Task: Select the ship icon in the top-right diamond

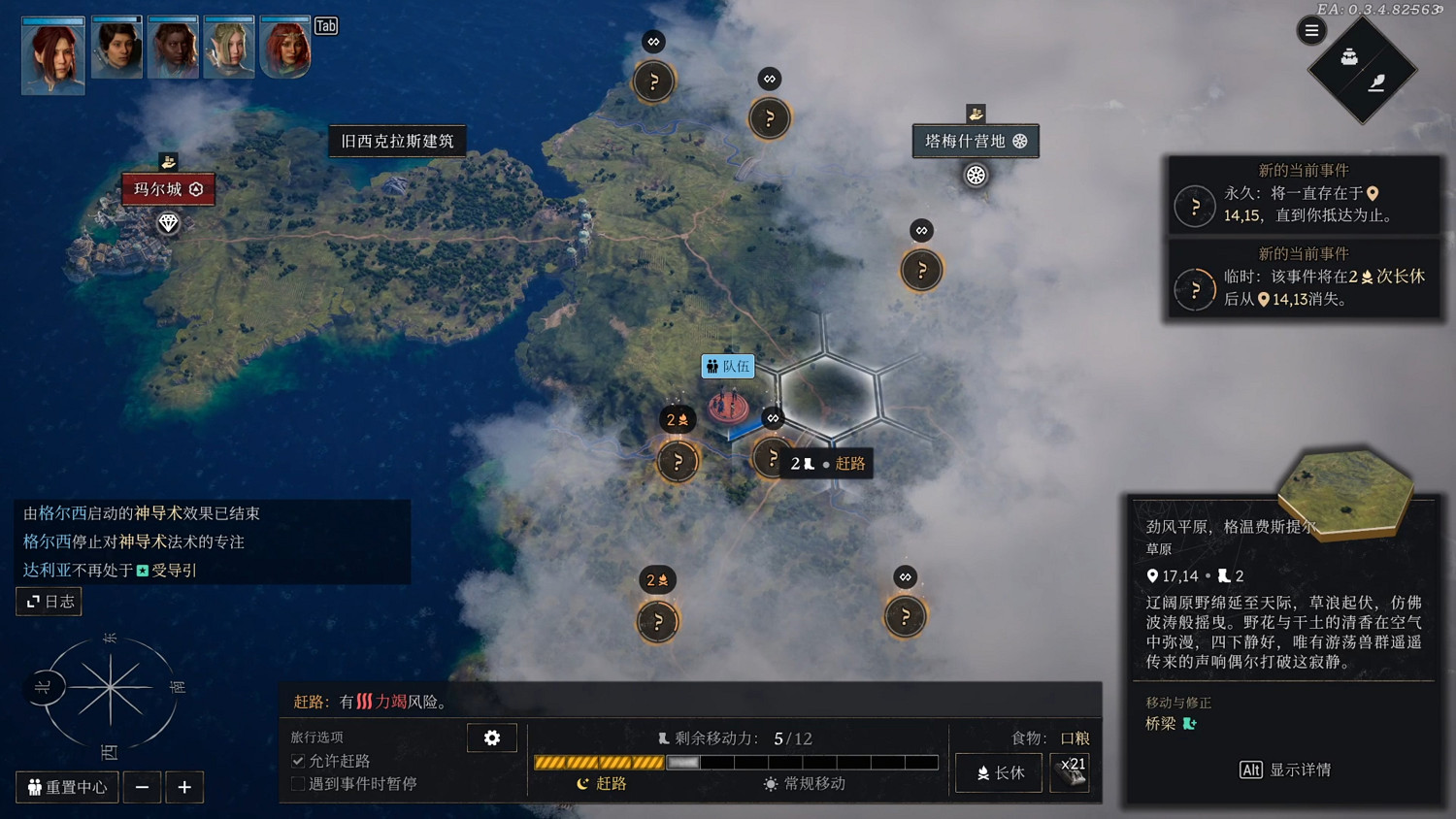Action: 1348,57
